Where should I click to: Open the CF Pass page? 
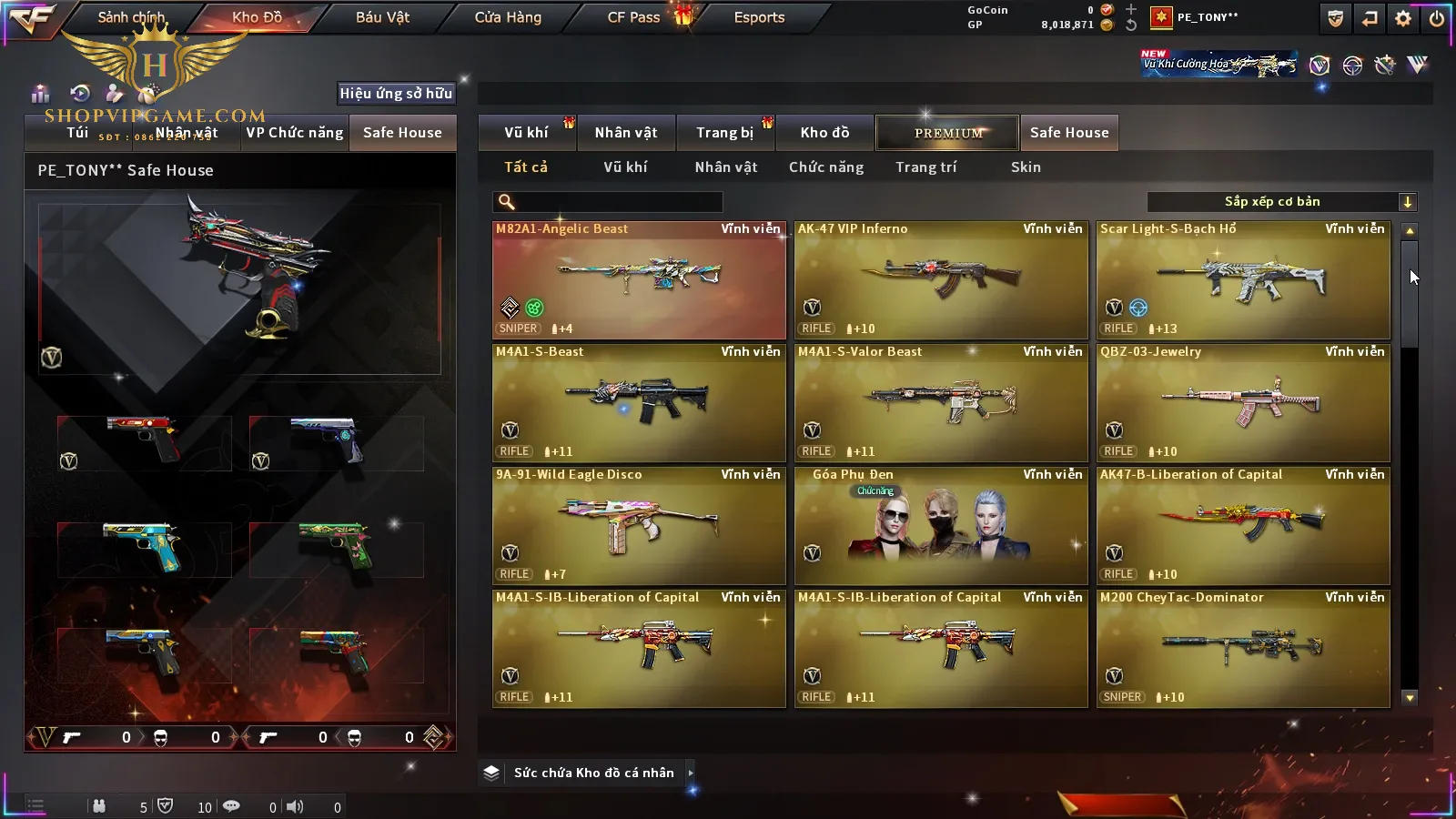click(633, 17)
